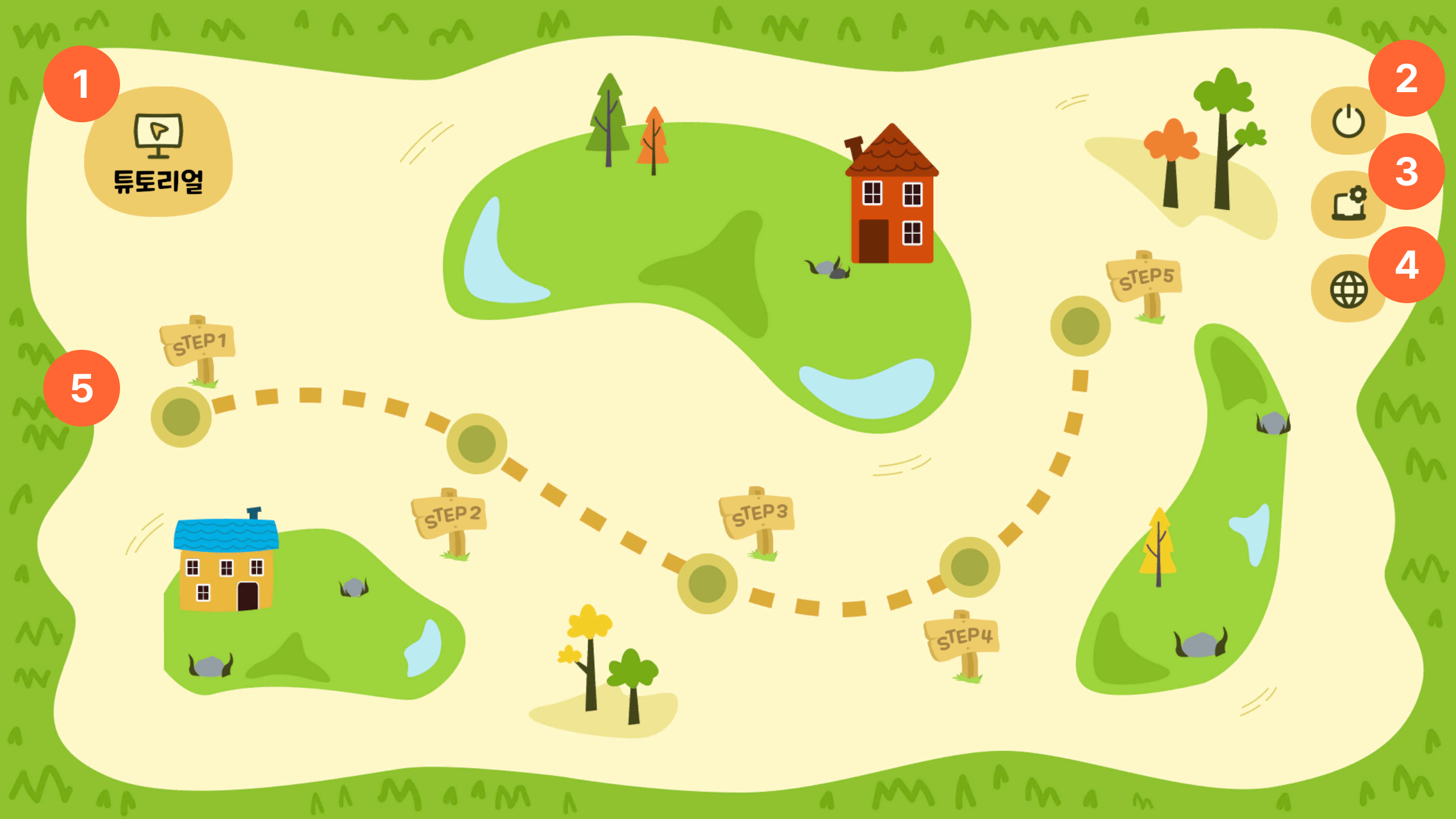Choose the STEP 1 stage node
The width and height of the screenshot is (1456, 819).
coord(181,417)
